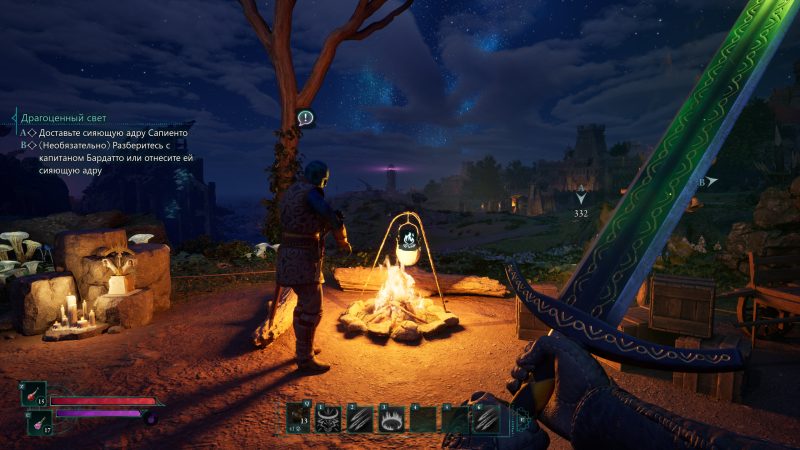
Task: Open the Драгоценный свет quest title
Action: tap(63, 118)
